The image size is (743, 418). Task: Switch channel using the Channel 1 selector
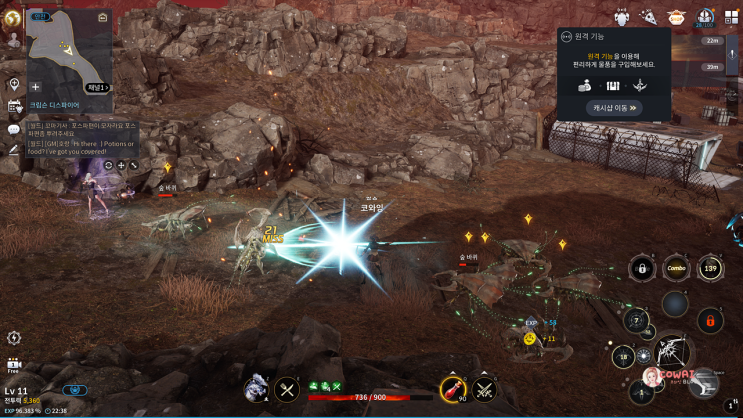pos(95,87)
